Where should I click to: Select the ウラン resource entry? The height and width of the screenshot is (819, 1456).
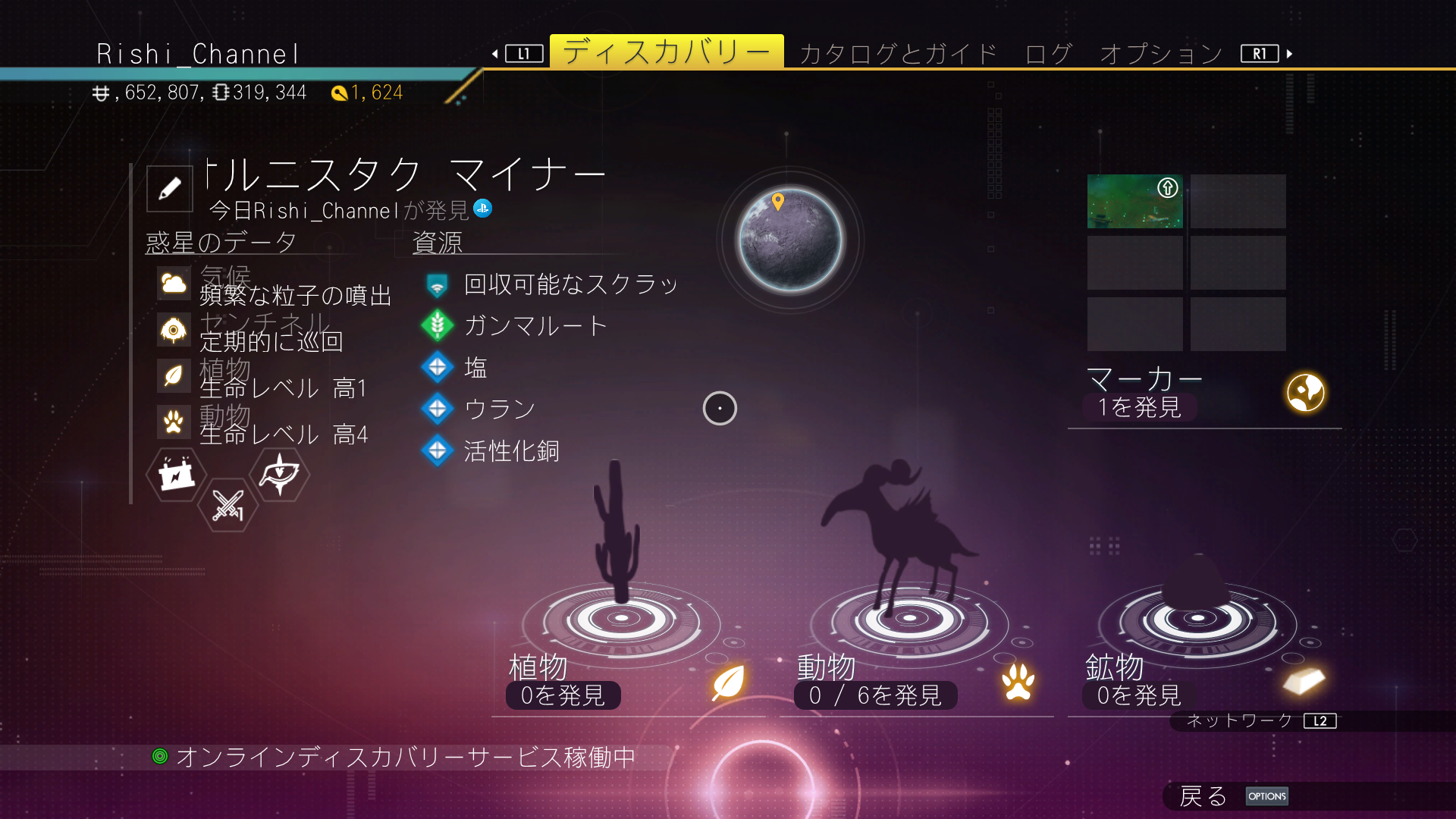coord(500,409)
